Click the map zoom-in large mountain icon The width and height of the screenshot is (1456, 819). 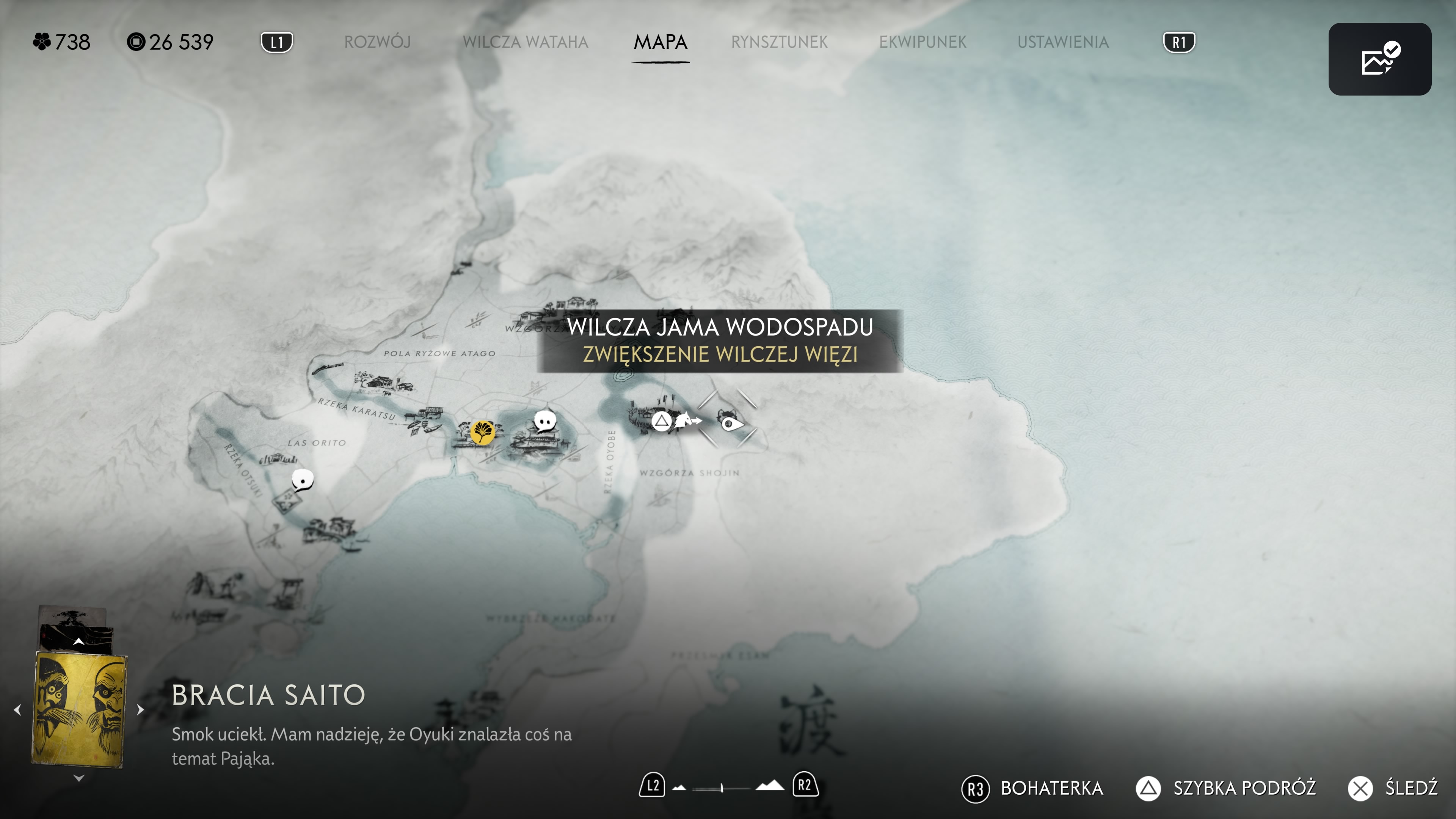pyautogui.click(x=770, y=786)
